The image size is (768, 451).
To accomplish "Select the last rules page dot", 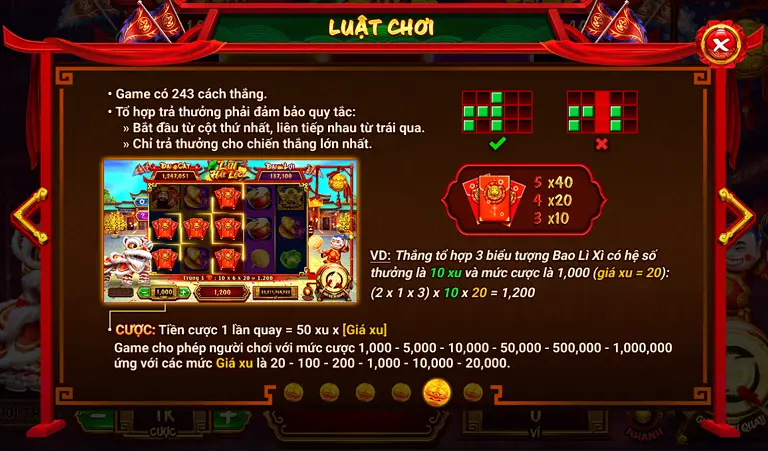I will click(472, 392).
